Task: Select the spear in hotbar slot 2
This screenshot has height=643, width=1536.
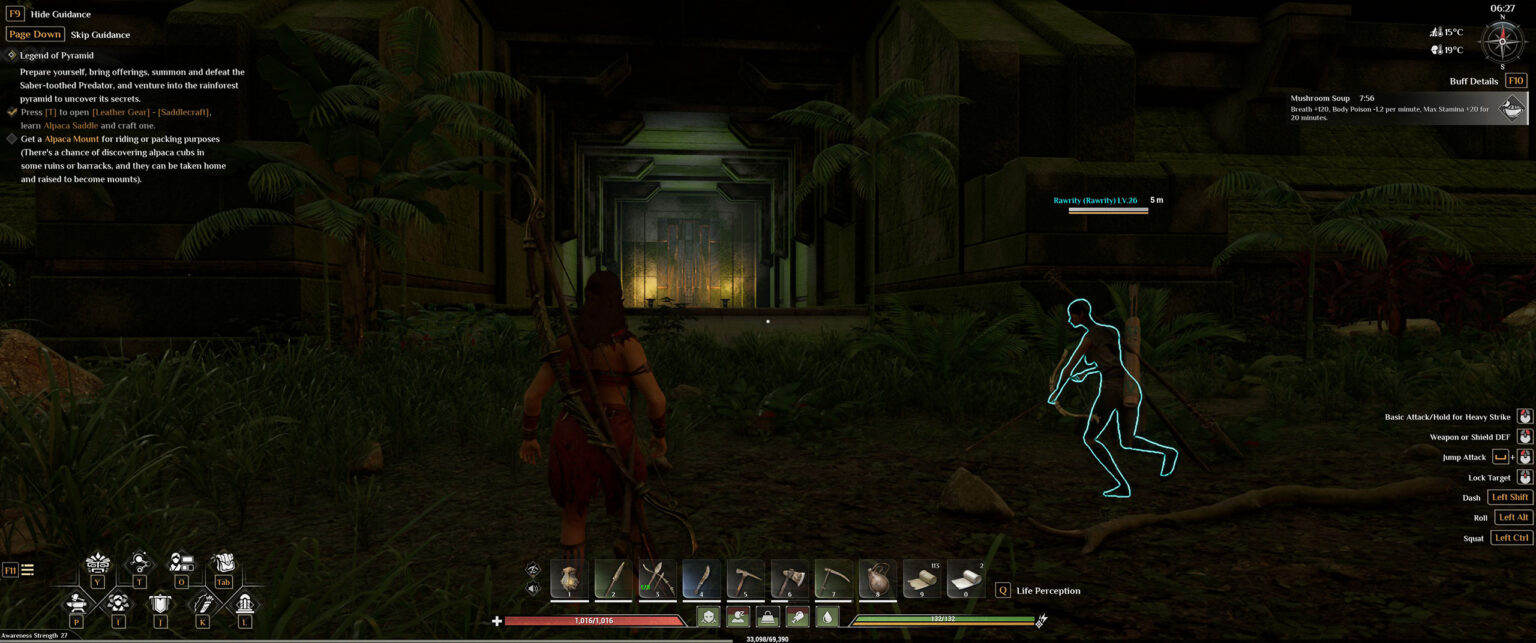Action: click(x=613, y=579)
